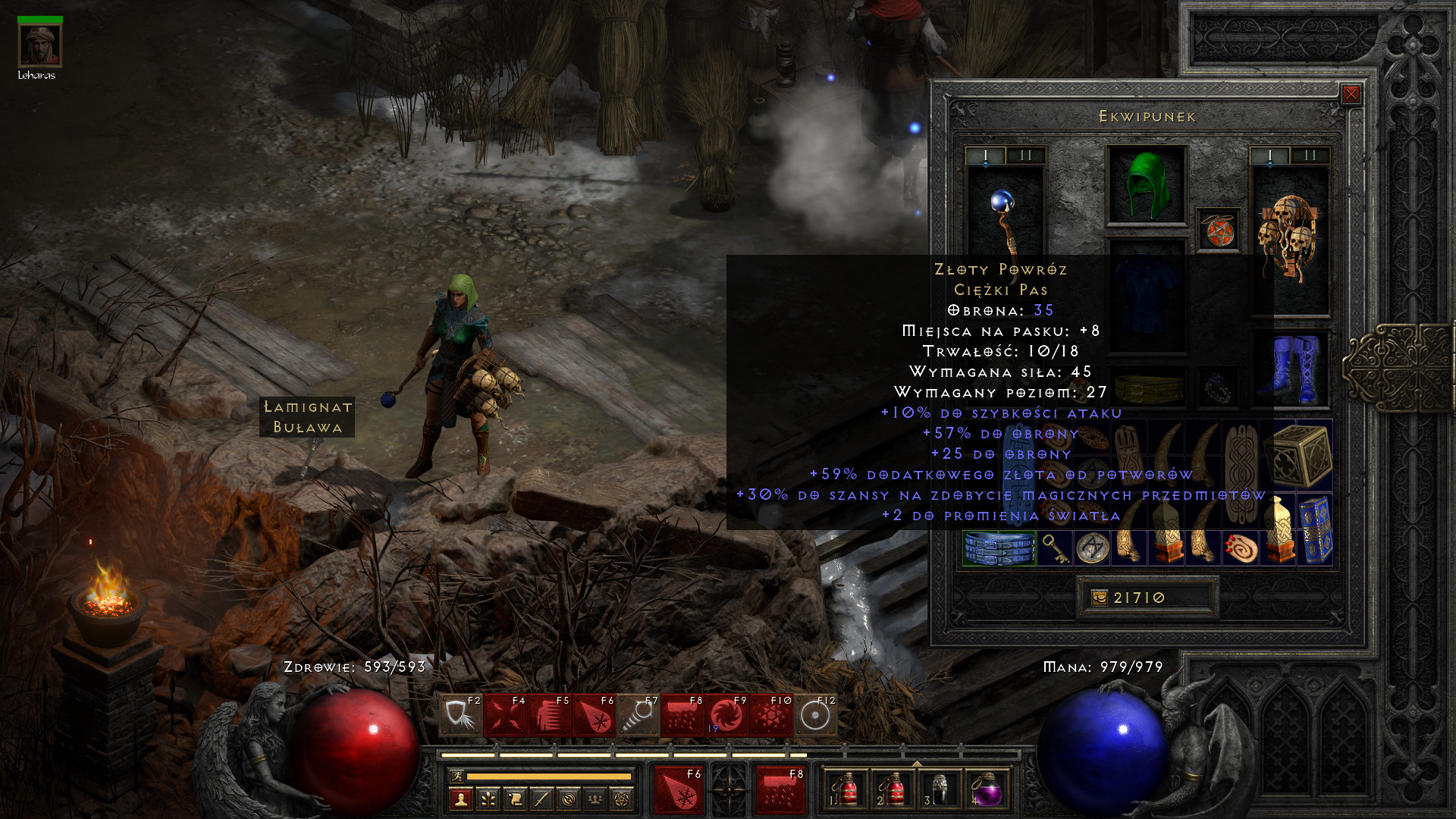Activate the F9 swirling orb skill
The height and width of the screenshot is (819, 1456).
coord(726,714)
